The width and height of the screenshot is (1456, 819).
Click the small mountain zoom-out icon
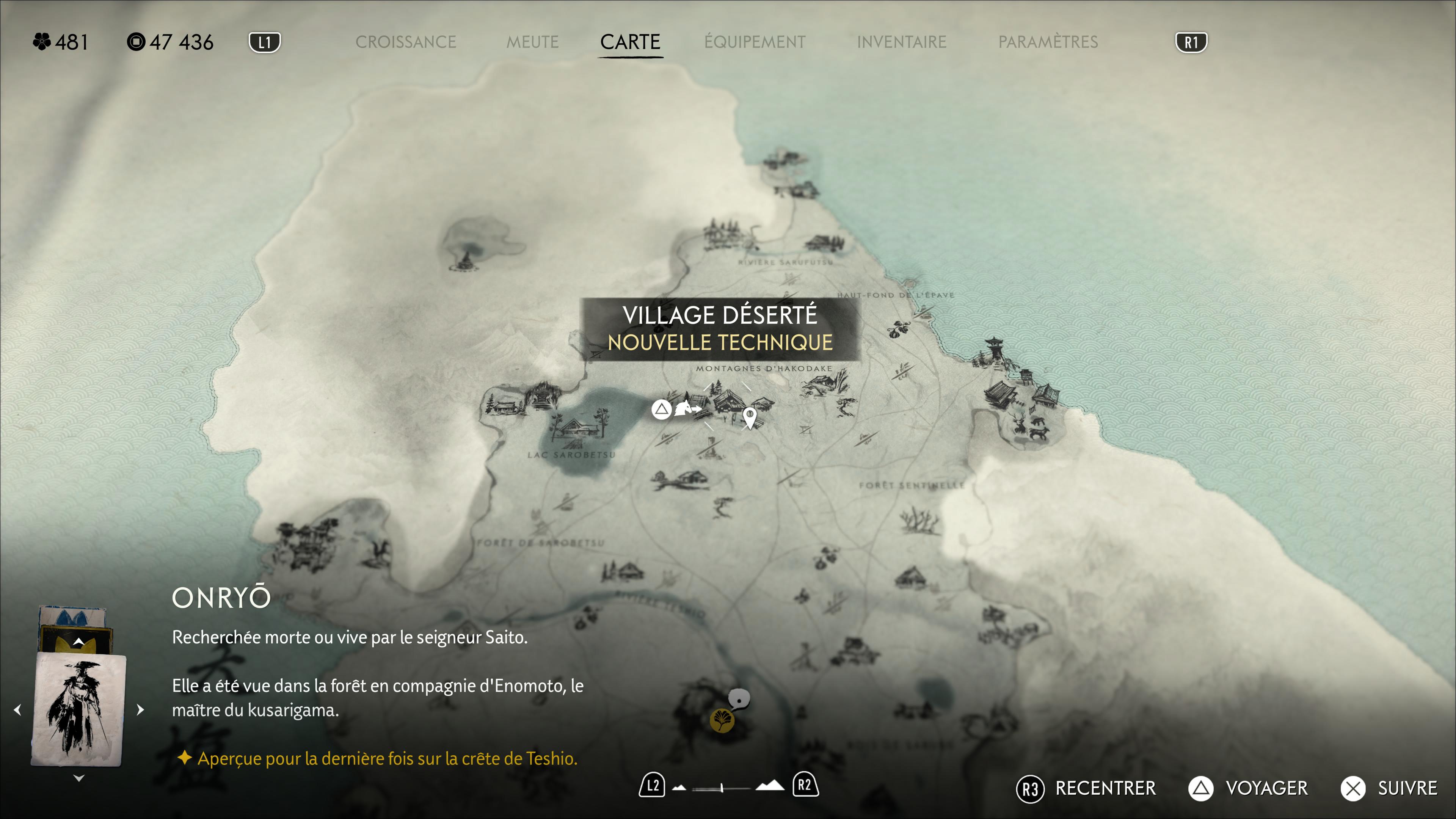[679, 787]
